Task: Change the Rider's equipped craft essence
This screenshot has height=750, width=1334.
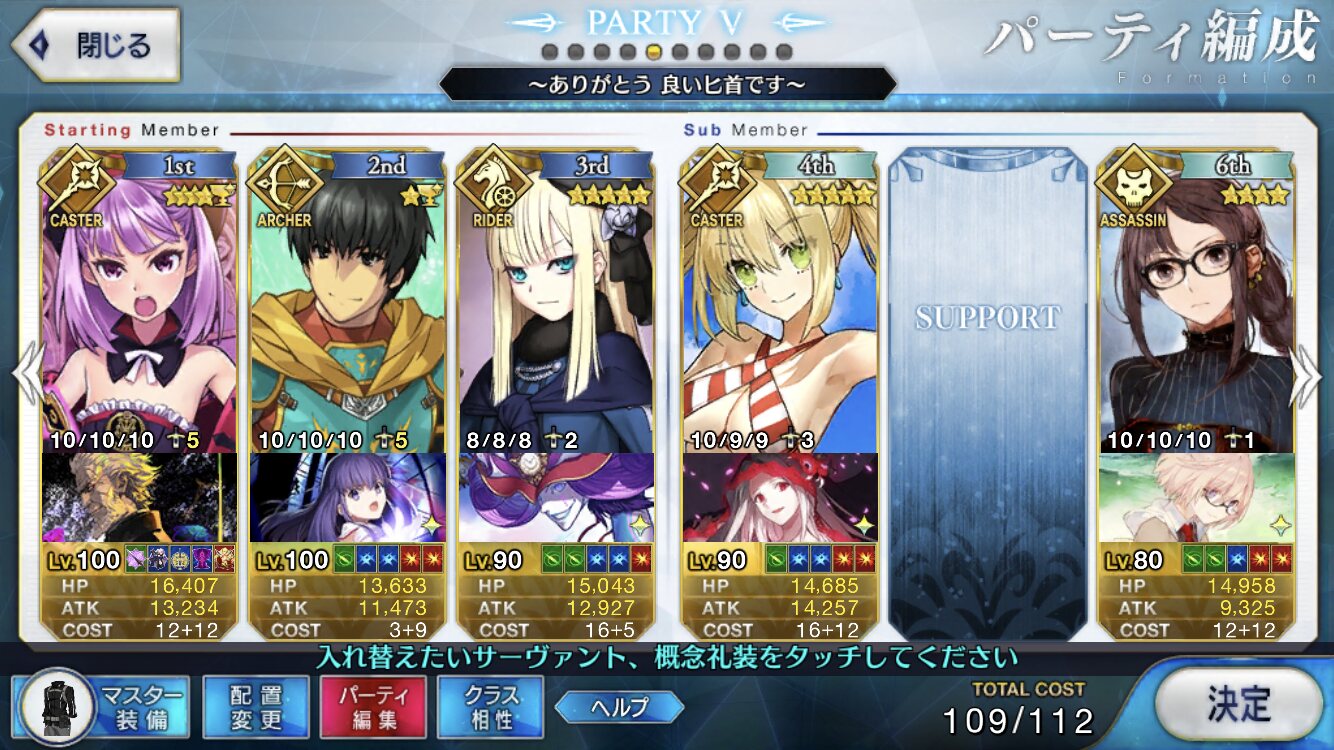Action: [x=556, y=497]
